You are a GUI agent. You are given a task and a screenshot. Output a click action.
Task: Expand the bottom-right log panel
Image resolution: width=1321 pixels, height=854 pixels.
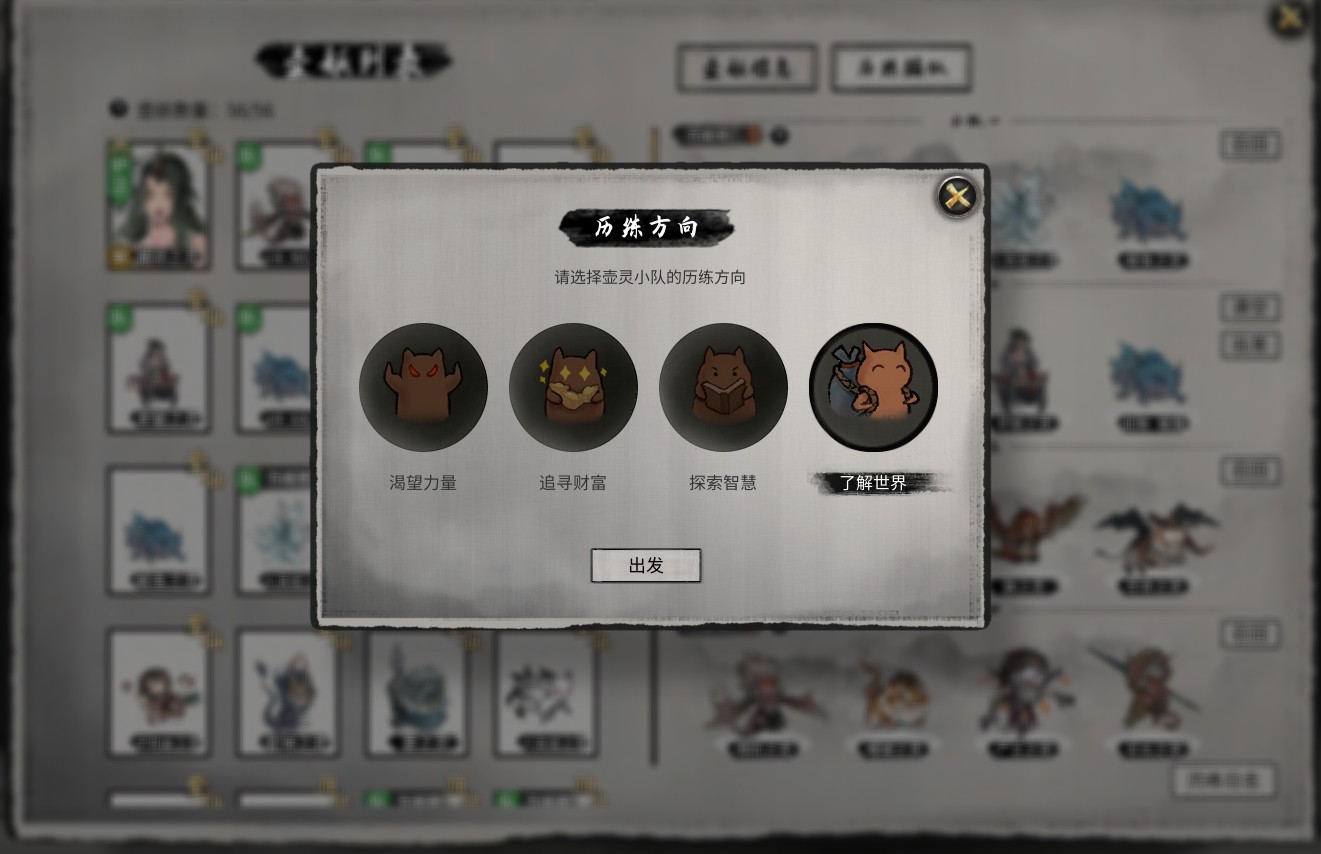[1224, 782]
